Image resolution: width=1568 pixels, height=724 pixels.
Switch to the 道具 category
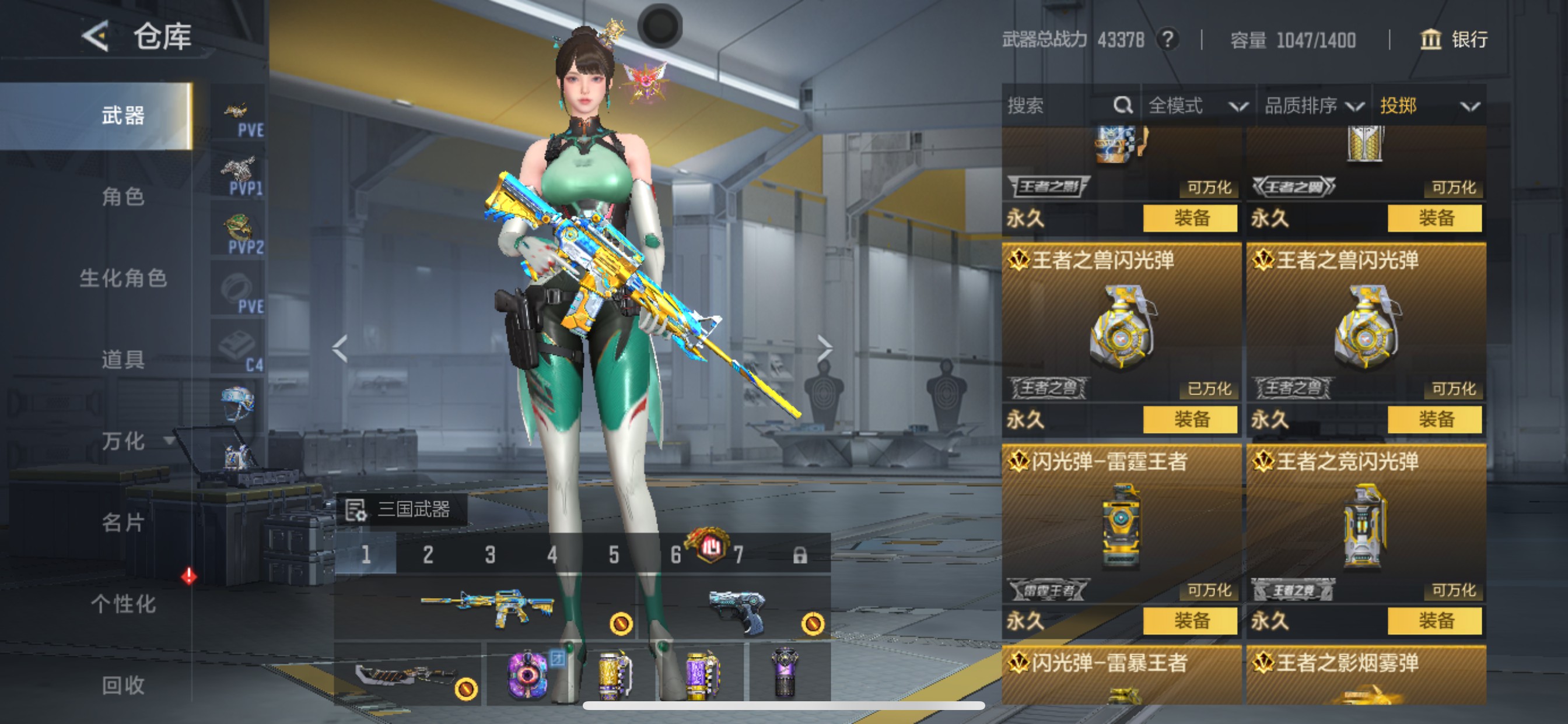[x=123, y=360]
